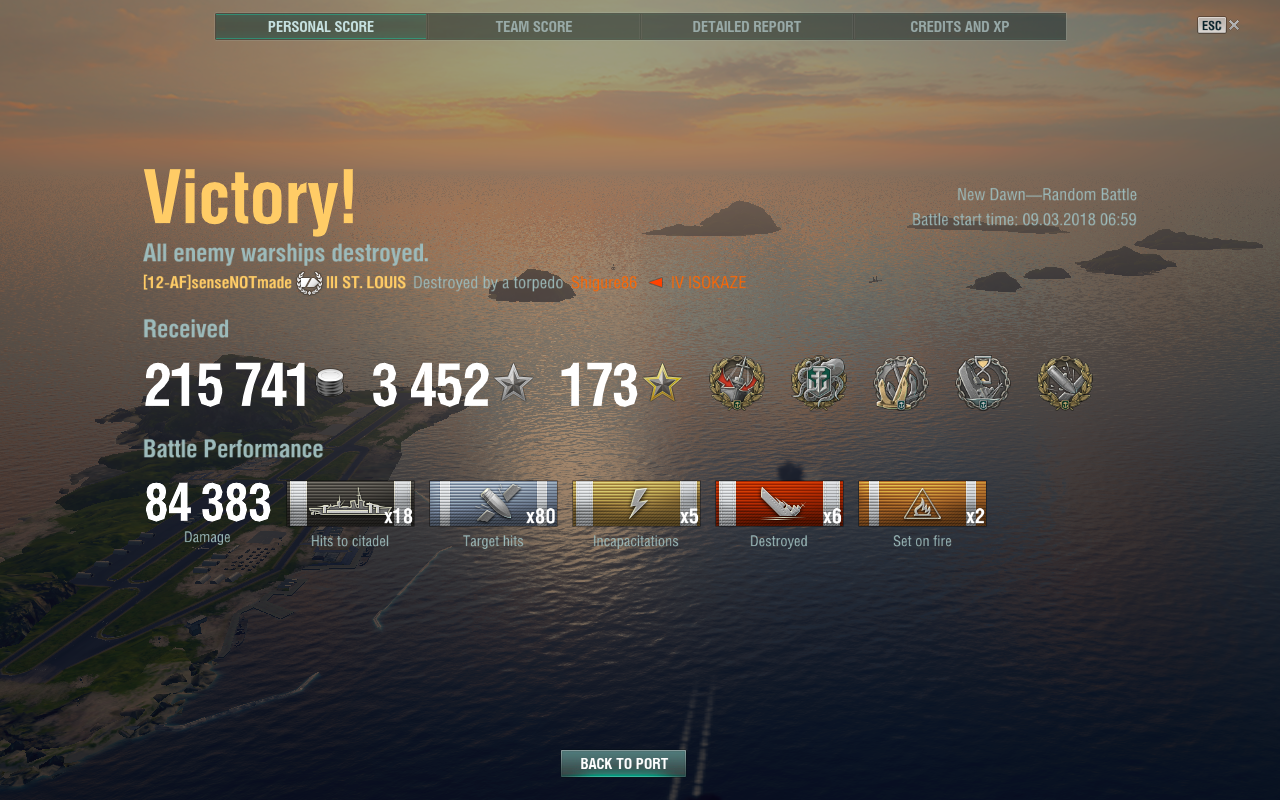Click the Incapacitations lightning ribbon
1280x800 pixels.
(x=636, y=503)
